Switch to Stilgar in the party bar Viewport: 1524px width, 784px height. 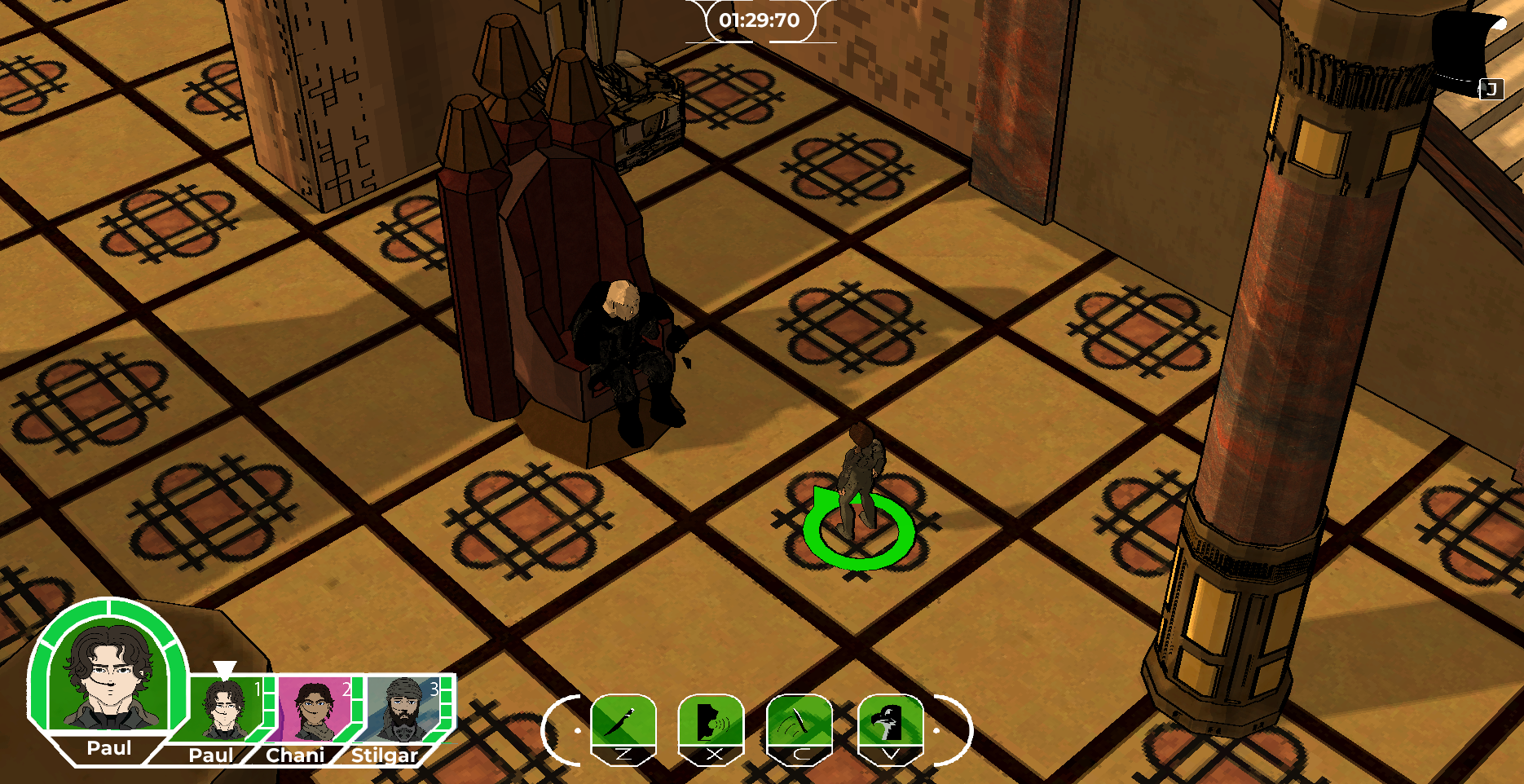pyautogui.click(x=403, y=709)
